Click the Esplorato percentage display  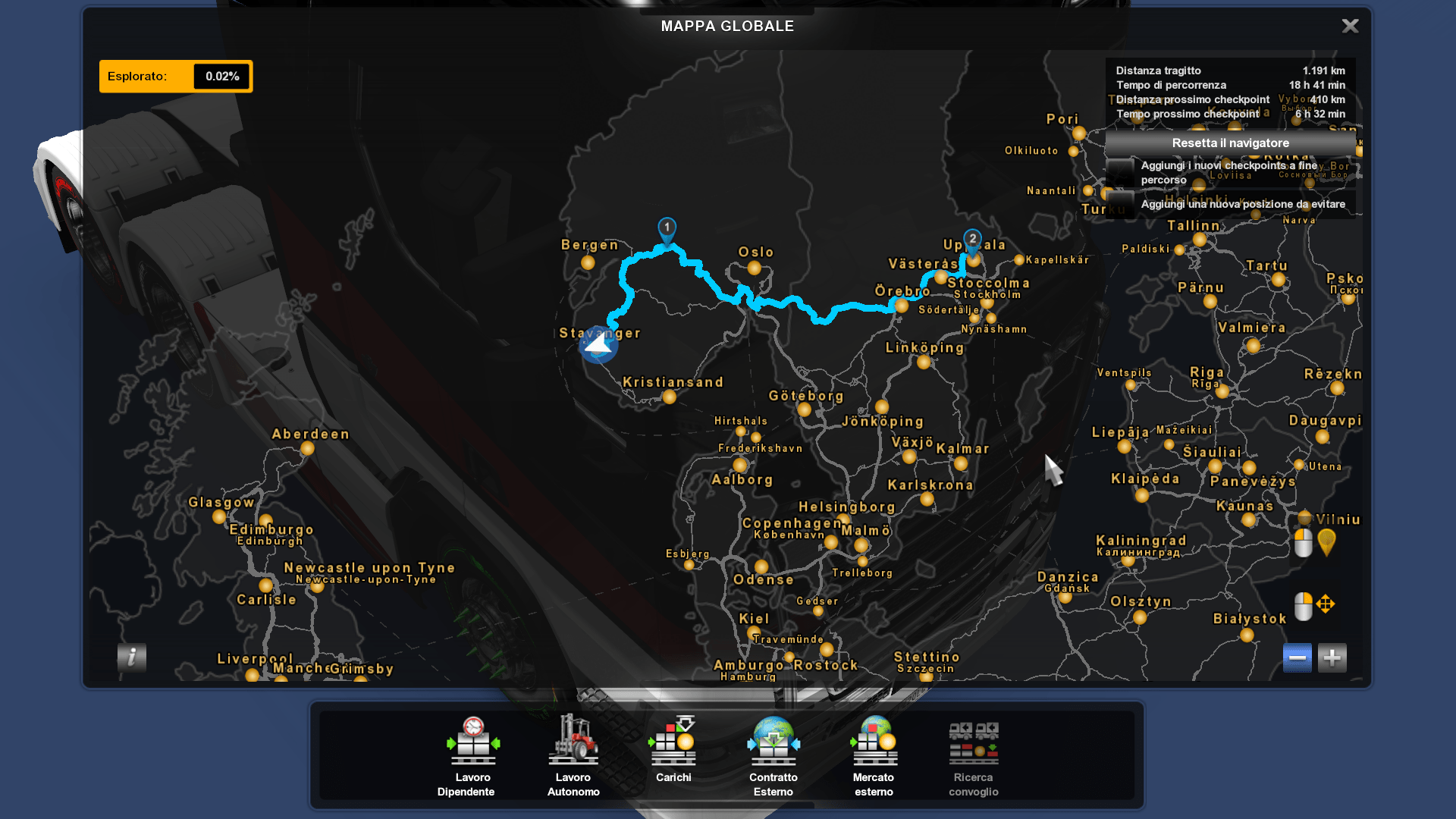pyautogui.click(x=220, y=76)
